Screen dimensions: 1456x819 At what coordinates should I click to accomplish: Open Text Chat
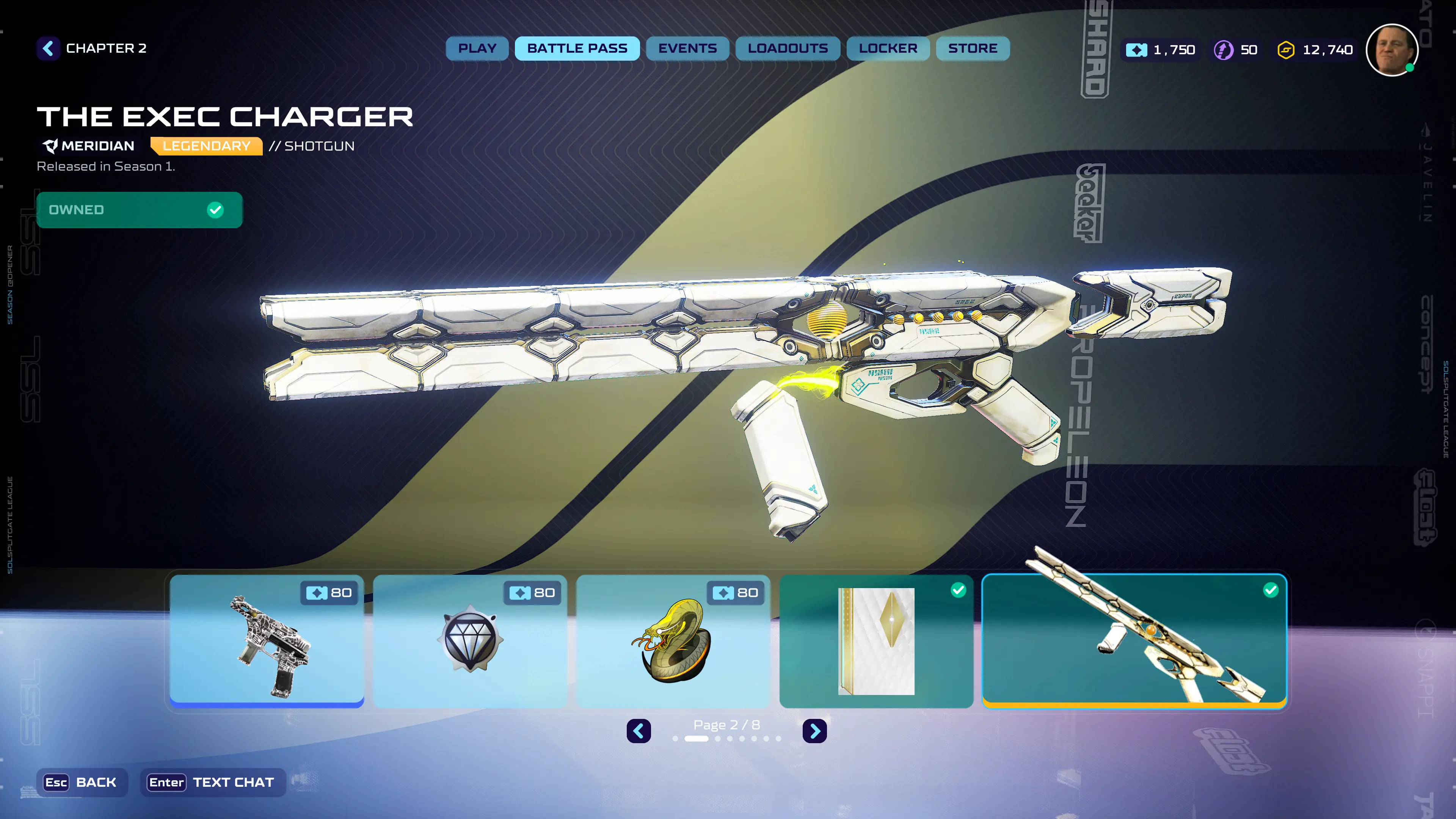point(212,782)
